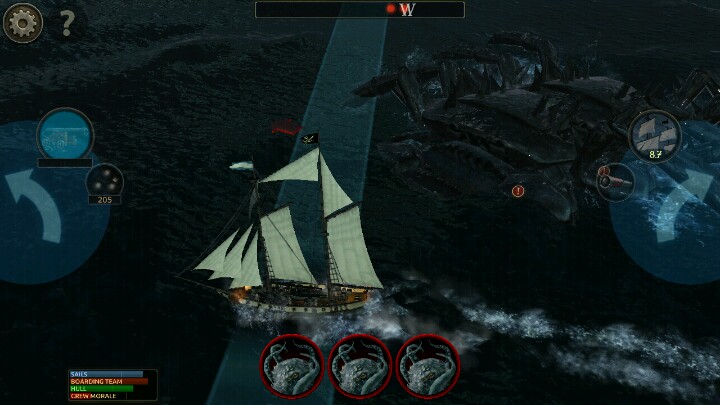This screenshot has height=405, width=720.
Task: Tap the compass heading bar
Action: coord(360,10)
